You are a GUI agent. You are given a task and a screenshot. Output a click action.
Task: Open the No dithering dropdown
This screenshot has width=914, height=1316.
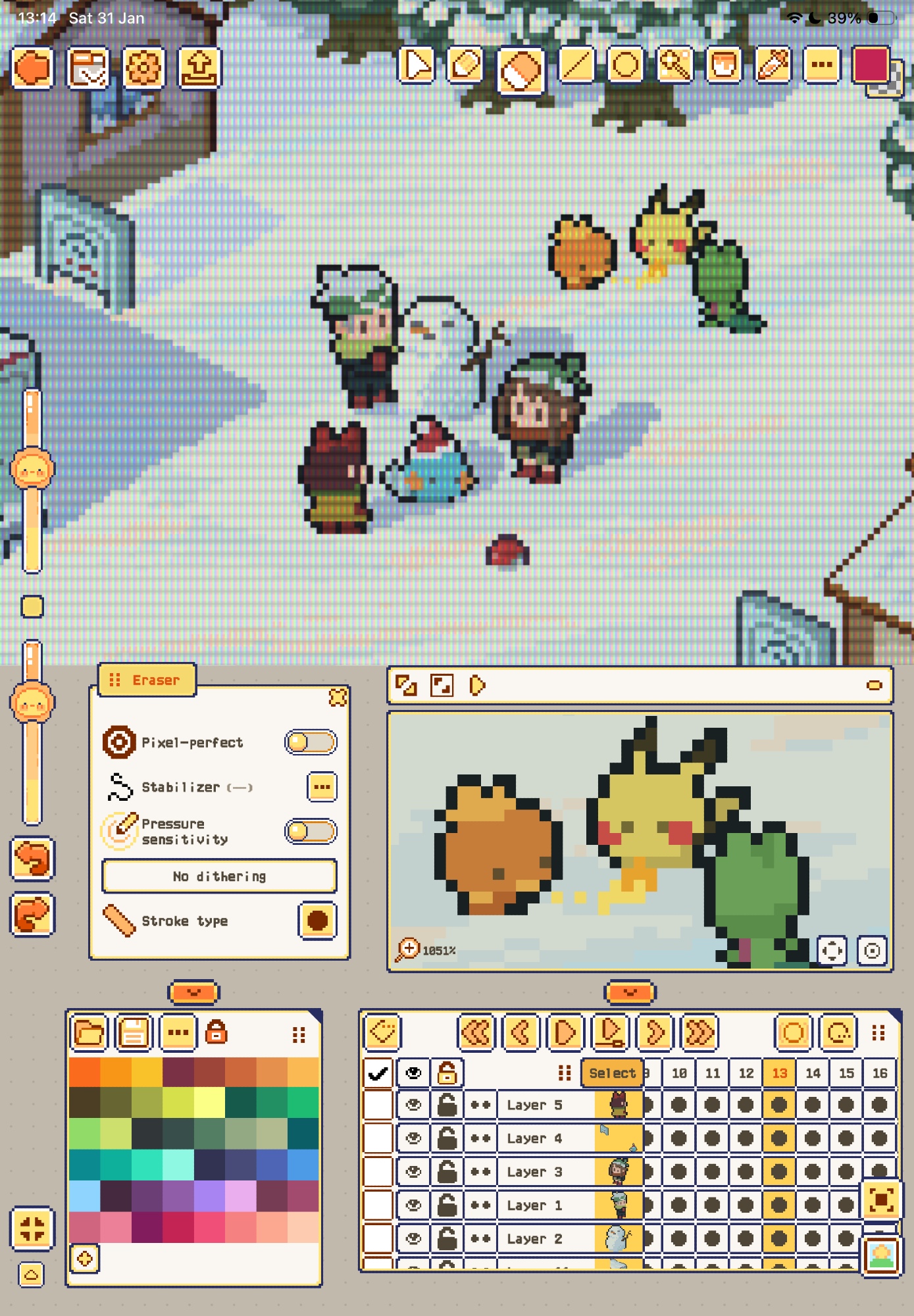point(219,876)
